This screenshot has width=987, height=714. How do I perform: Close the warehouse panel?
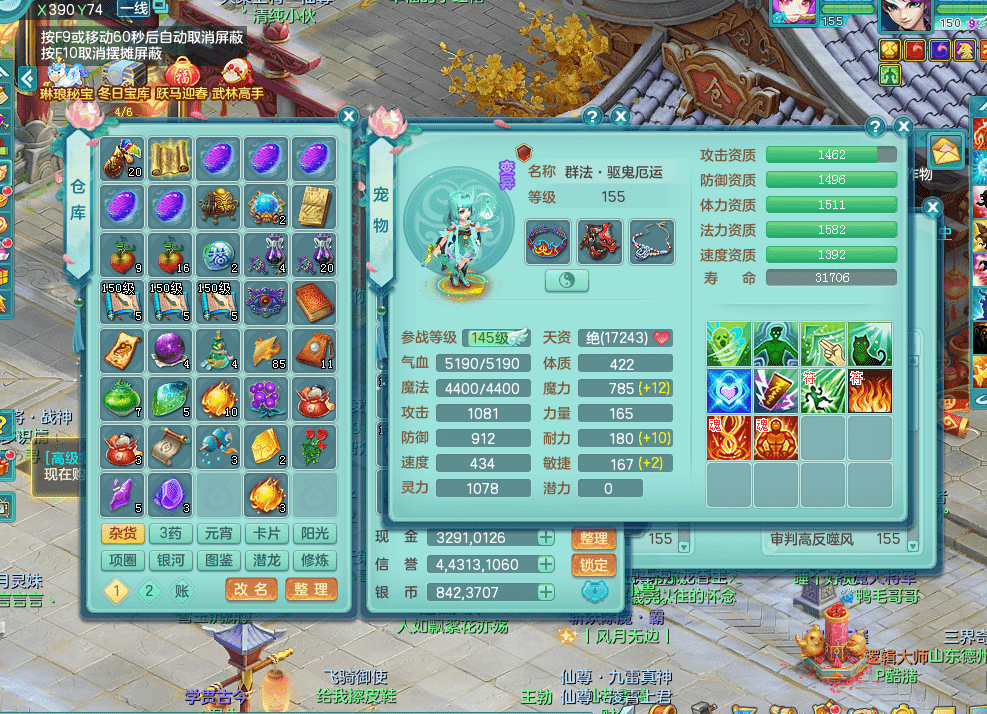coord(348,117)
